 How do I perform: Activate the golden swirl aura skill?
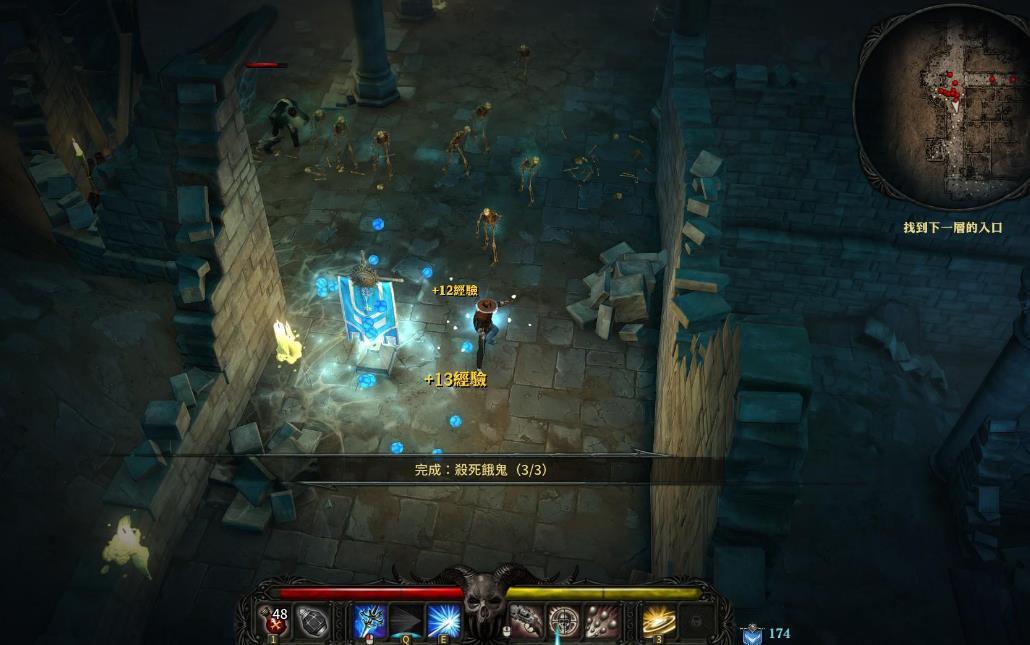[x=658, y=621]
